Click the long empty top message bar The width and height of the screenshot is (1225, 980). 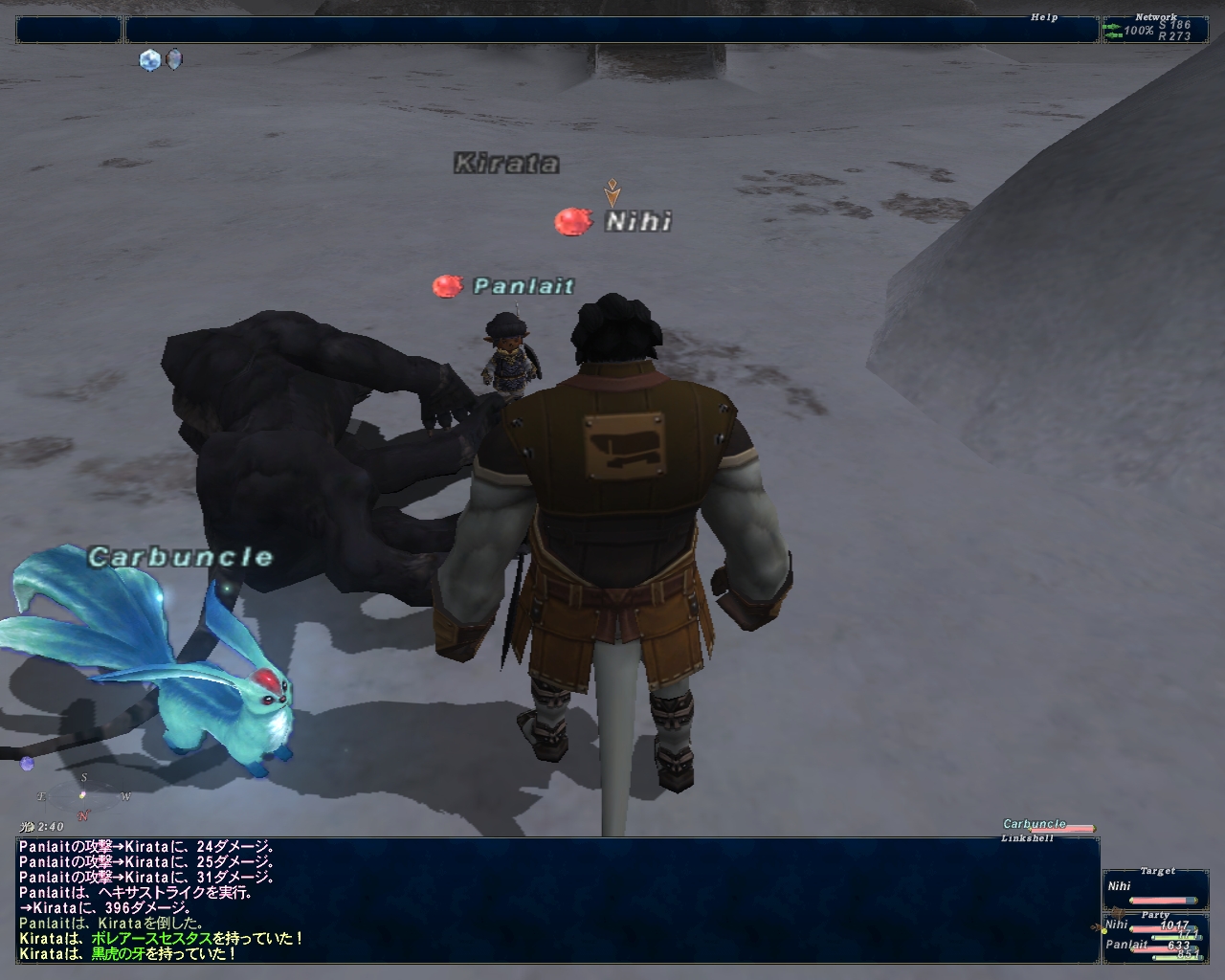coord(611,30)
